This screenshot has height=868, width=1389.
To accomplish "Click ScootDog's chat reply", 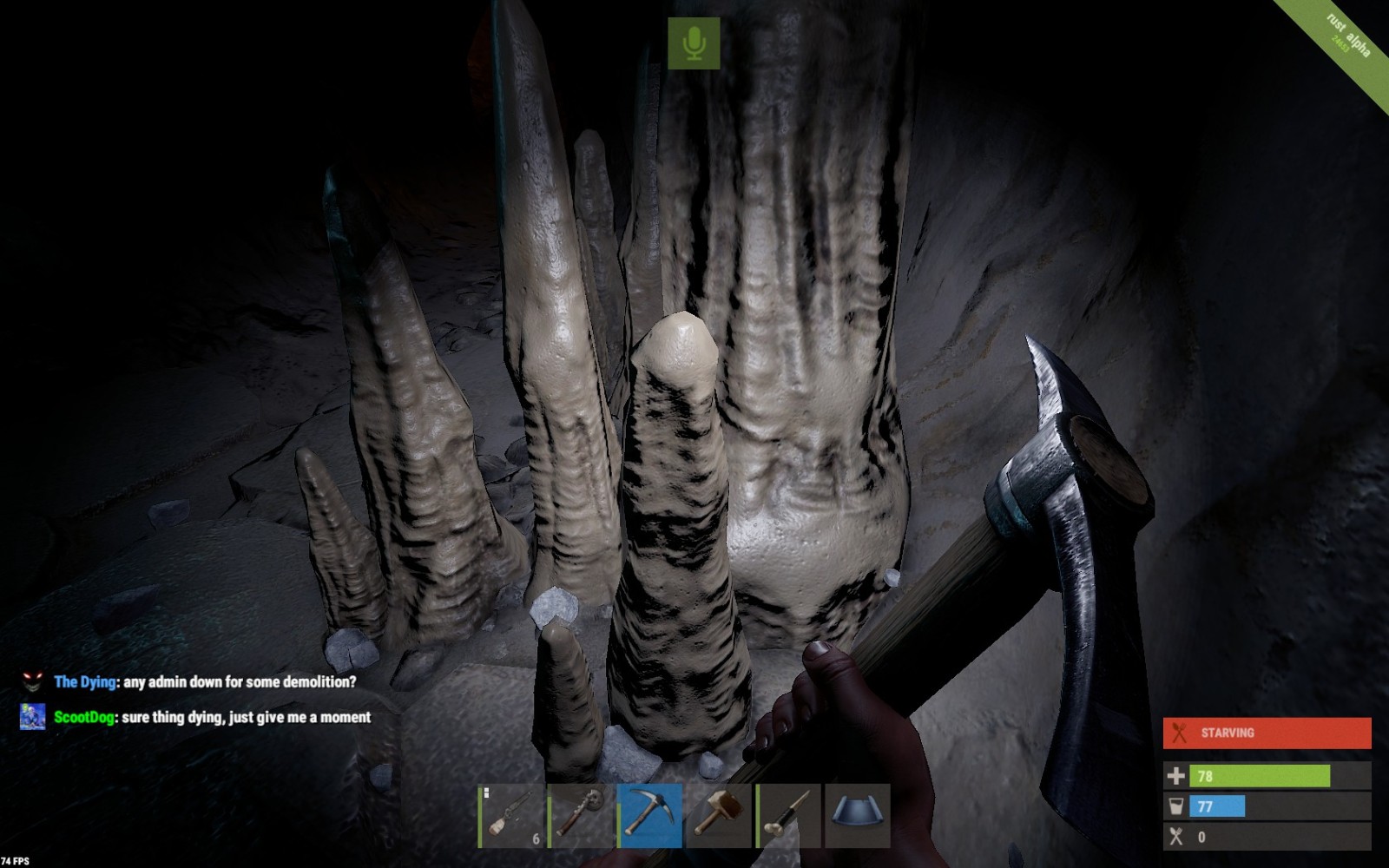I will tap(212, 717).
